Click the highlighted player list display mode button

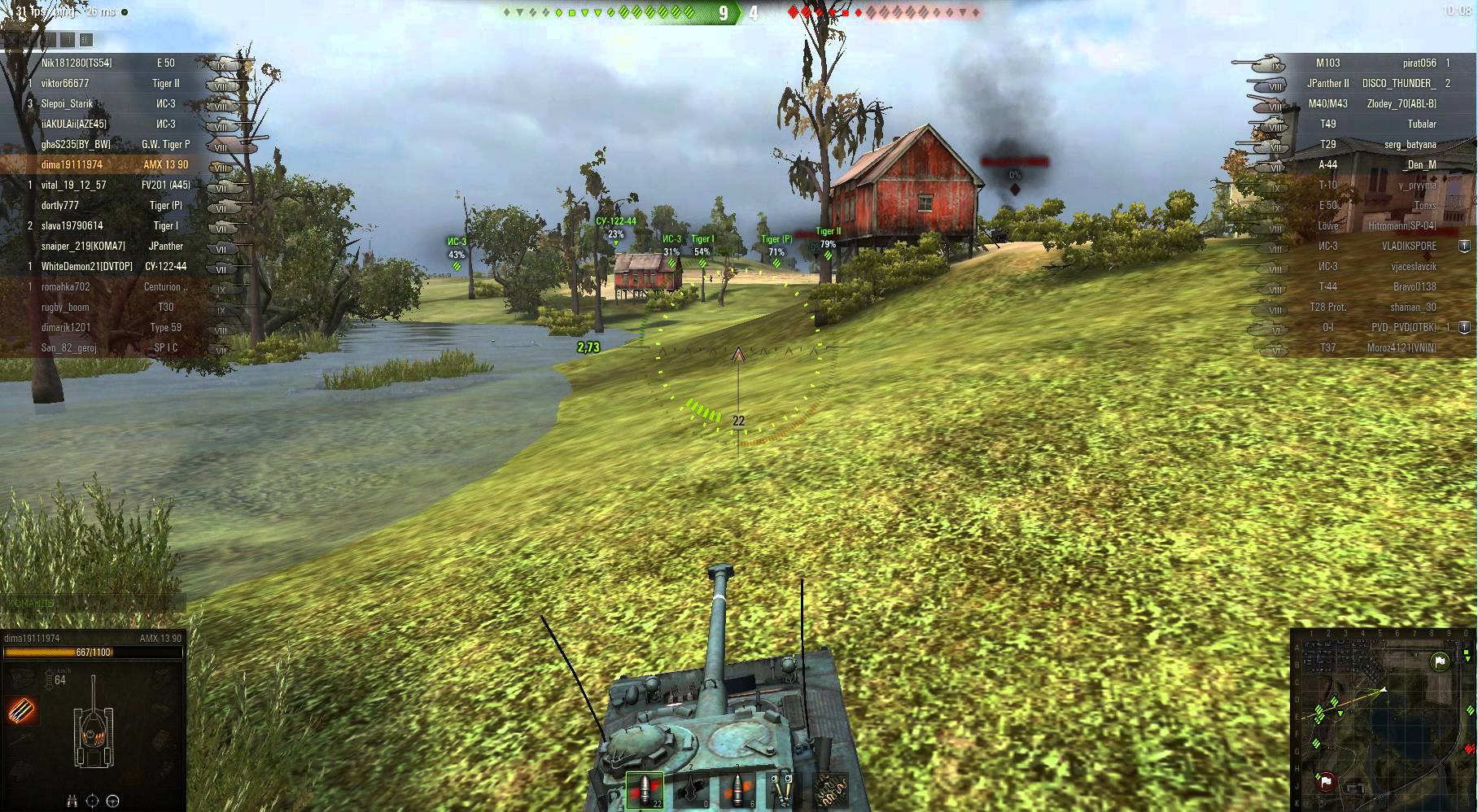click(x=87, y=40)
